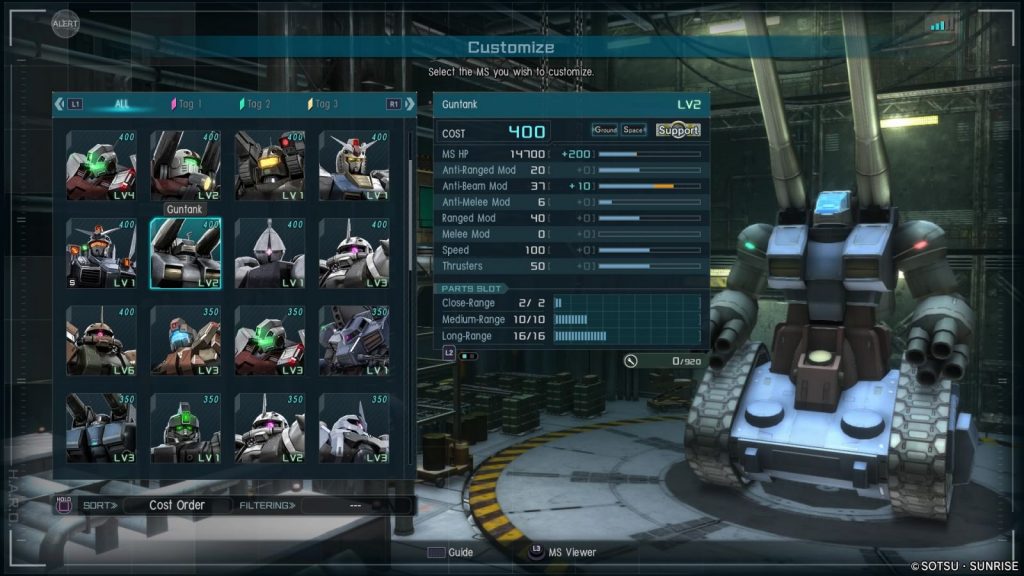Choose the brown Zaku LV6 tile

[x=101, y=340]
